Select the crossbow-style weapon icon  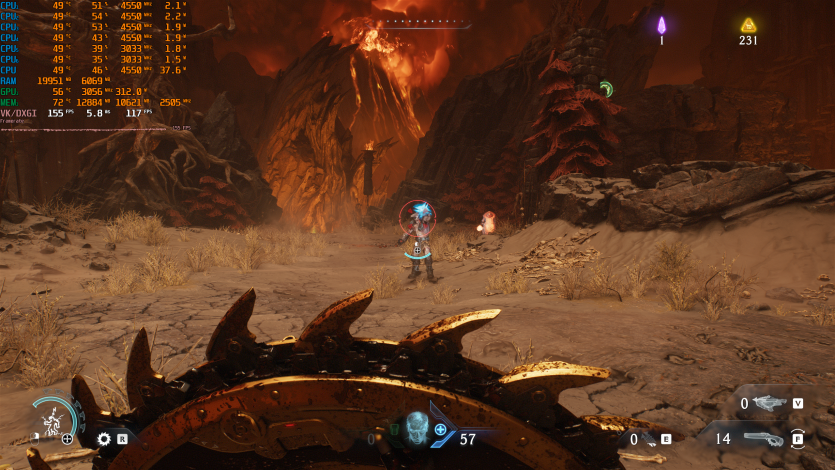click(768, 403)
